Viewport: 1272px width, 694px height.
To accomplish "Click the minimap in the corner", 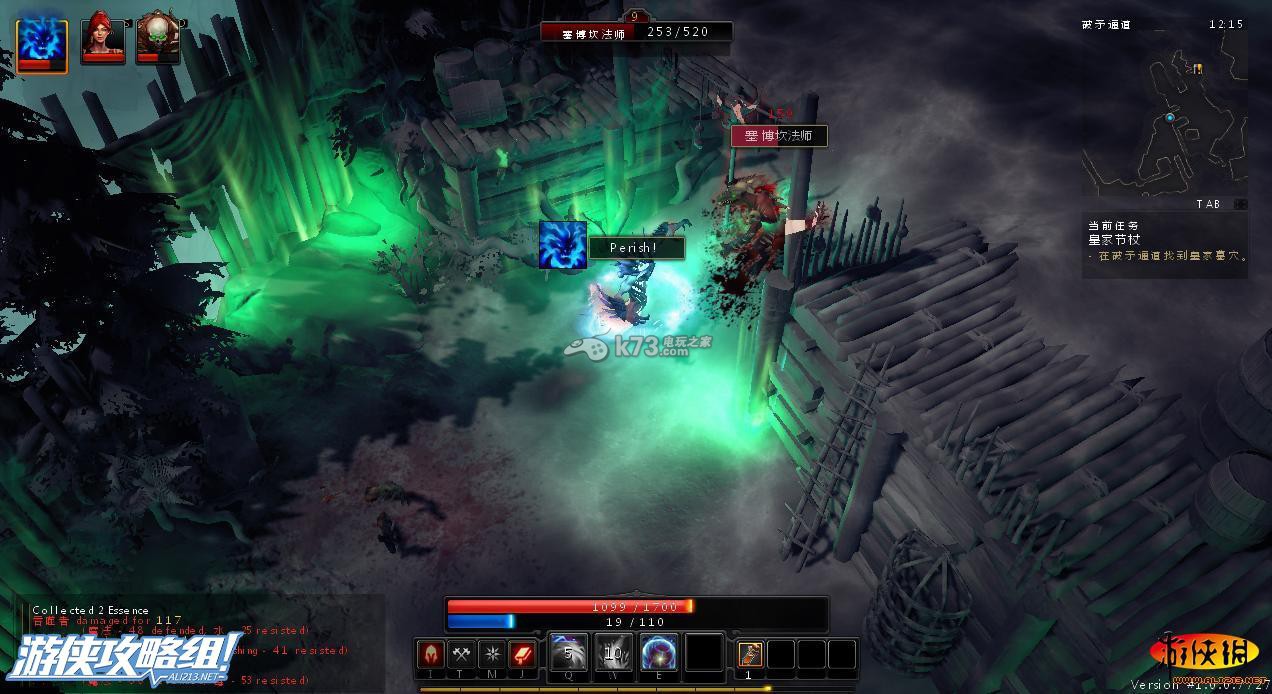I will pos(1163,120).
